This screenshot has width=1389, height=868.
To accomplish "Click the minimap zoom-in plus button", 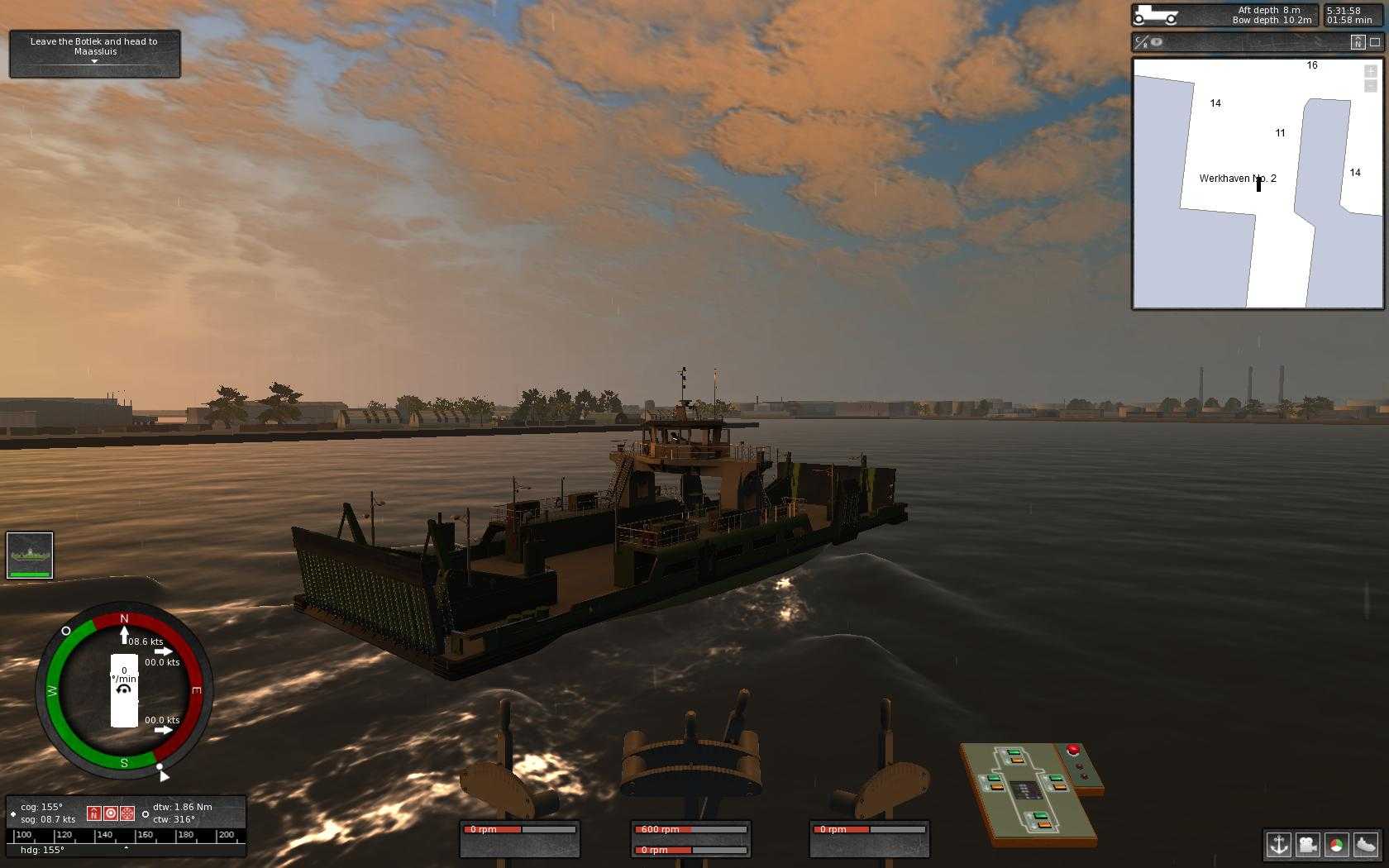I will [1369, 72].
